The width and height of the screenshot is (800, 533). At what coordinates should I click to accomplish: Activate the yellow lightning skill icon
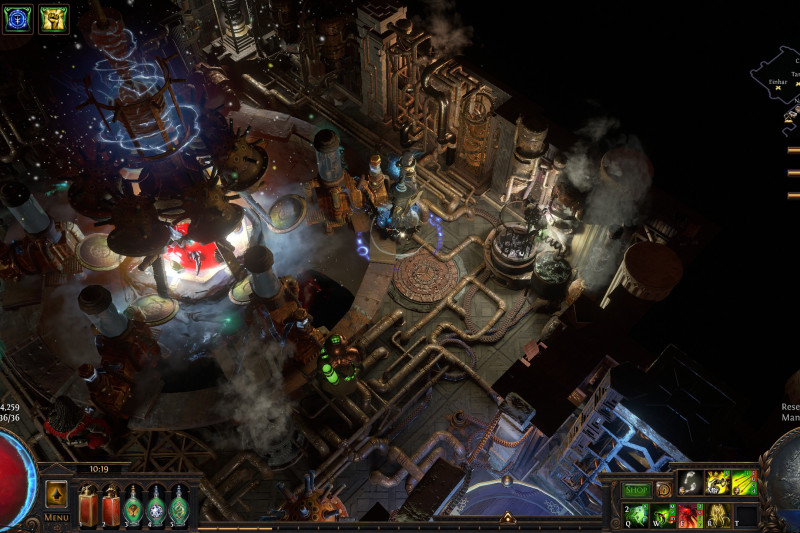(717, 483)
